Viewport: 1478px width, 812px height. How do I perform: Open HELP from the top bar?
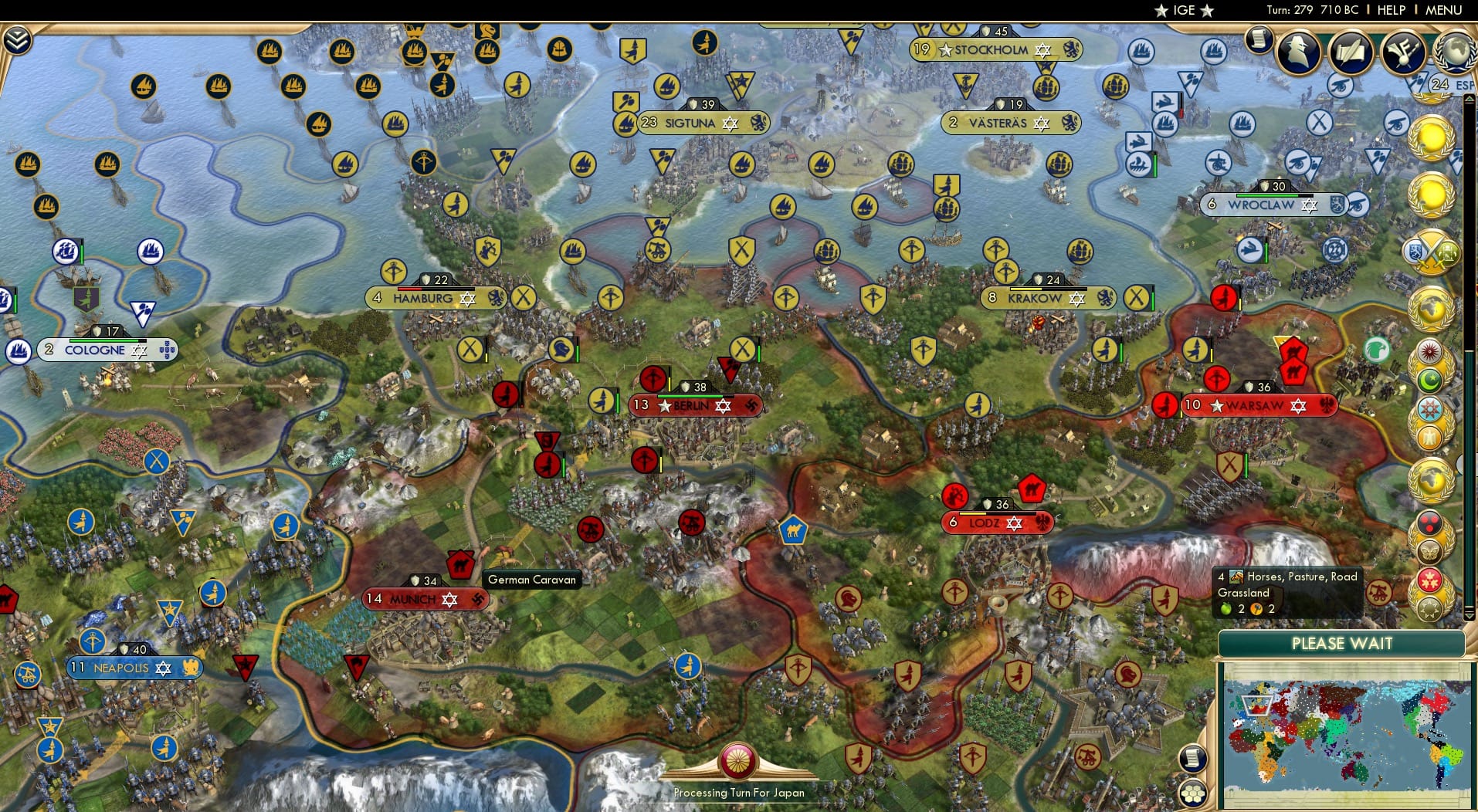pos(1390,10)
